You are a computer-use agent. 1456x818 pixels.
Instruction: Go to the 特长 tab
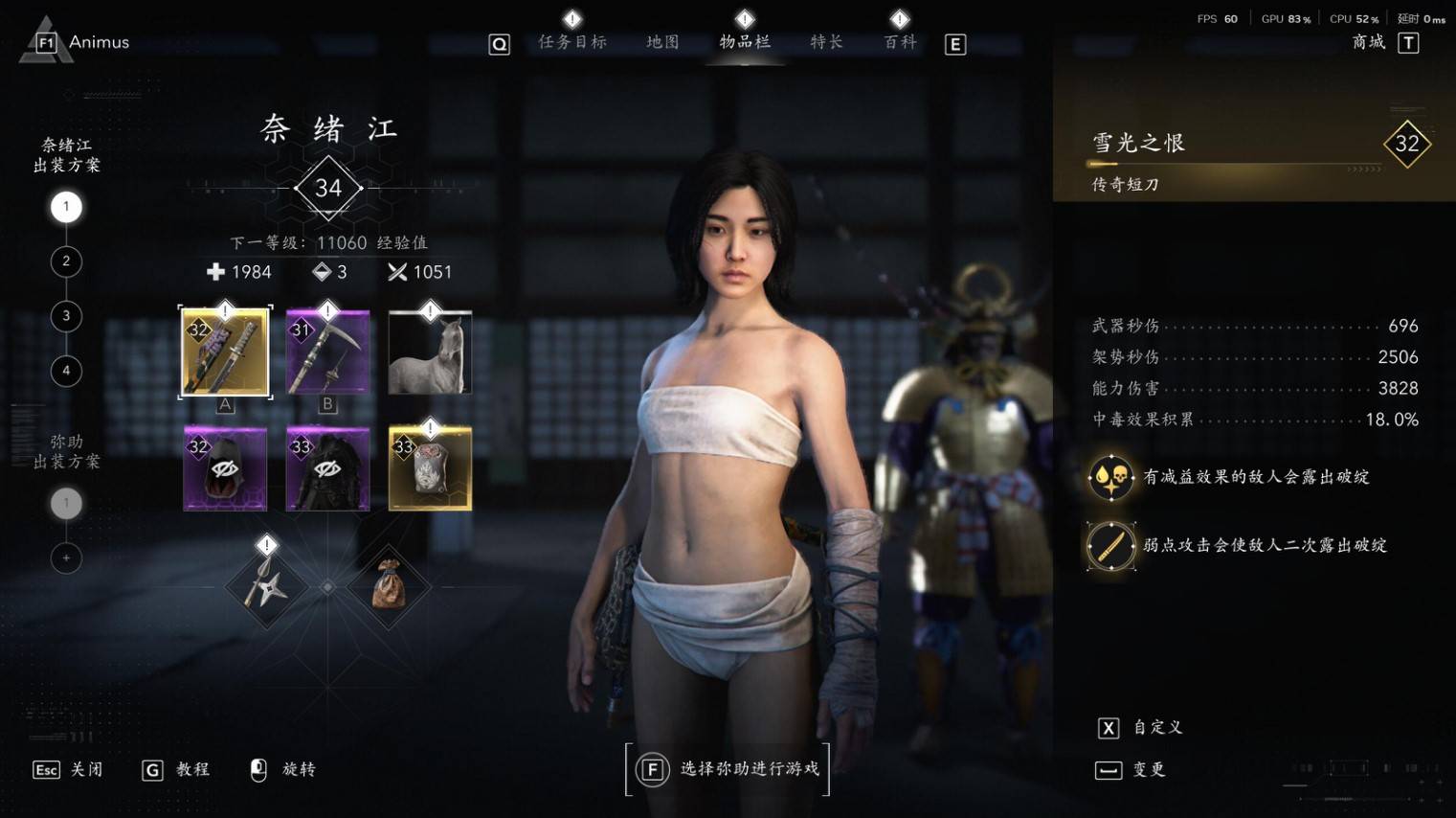coord(826,42)
